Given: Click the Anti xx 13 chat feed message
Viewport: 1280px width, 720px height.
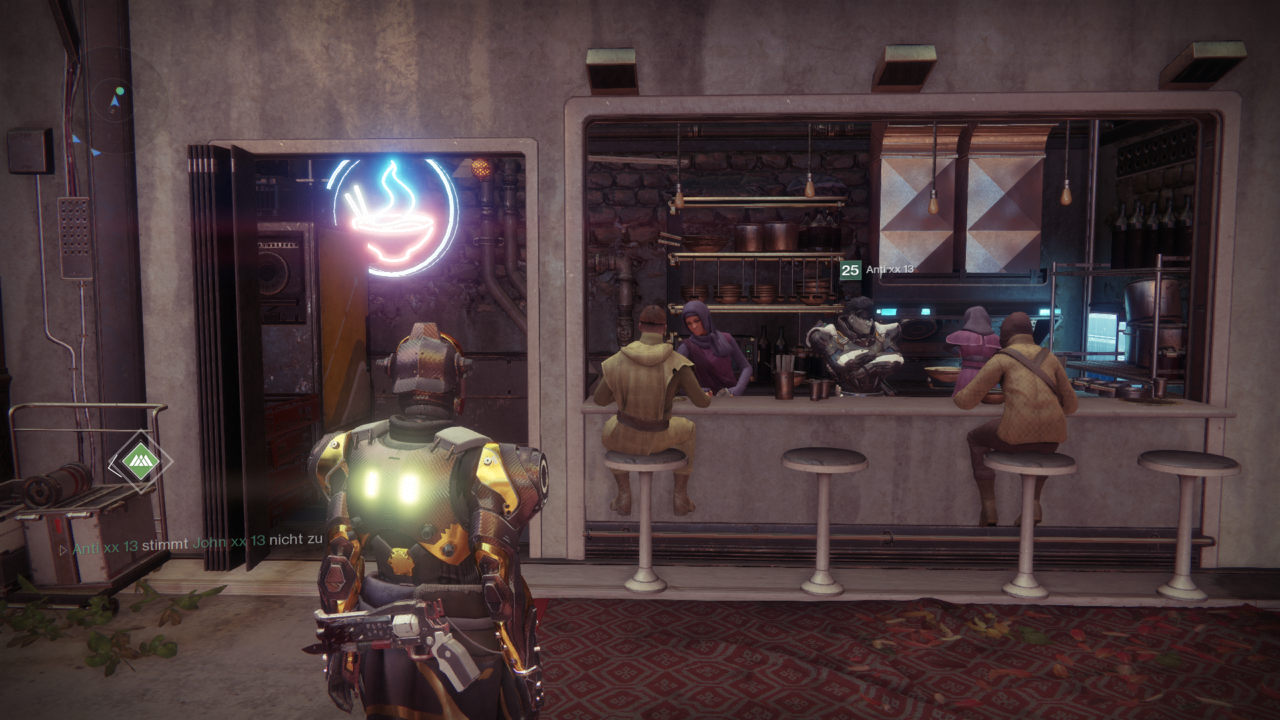Looking at the screenshot, I should pyautogui.click(x=190, y=540).
